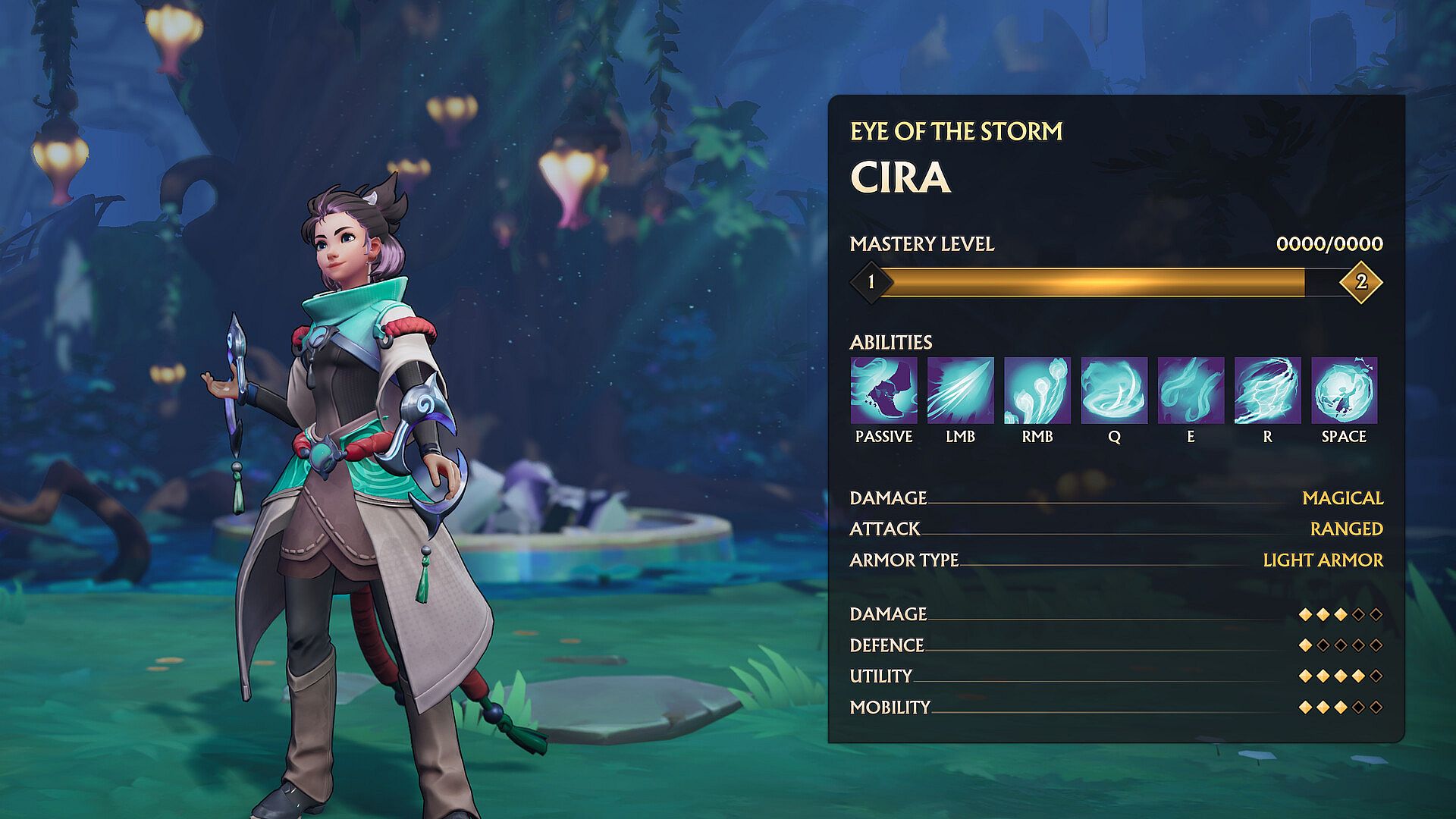The image size is (1456, 819).
Task: Open the R ability icon
Action: pyautogui.click(x=1267, y=390)
